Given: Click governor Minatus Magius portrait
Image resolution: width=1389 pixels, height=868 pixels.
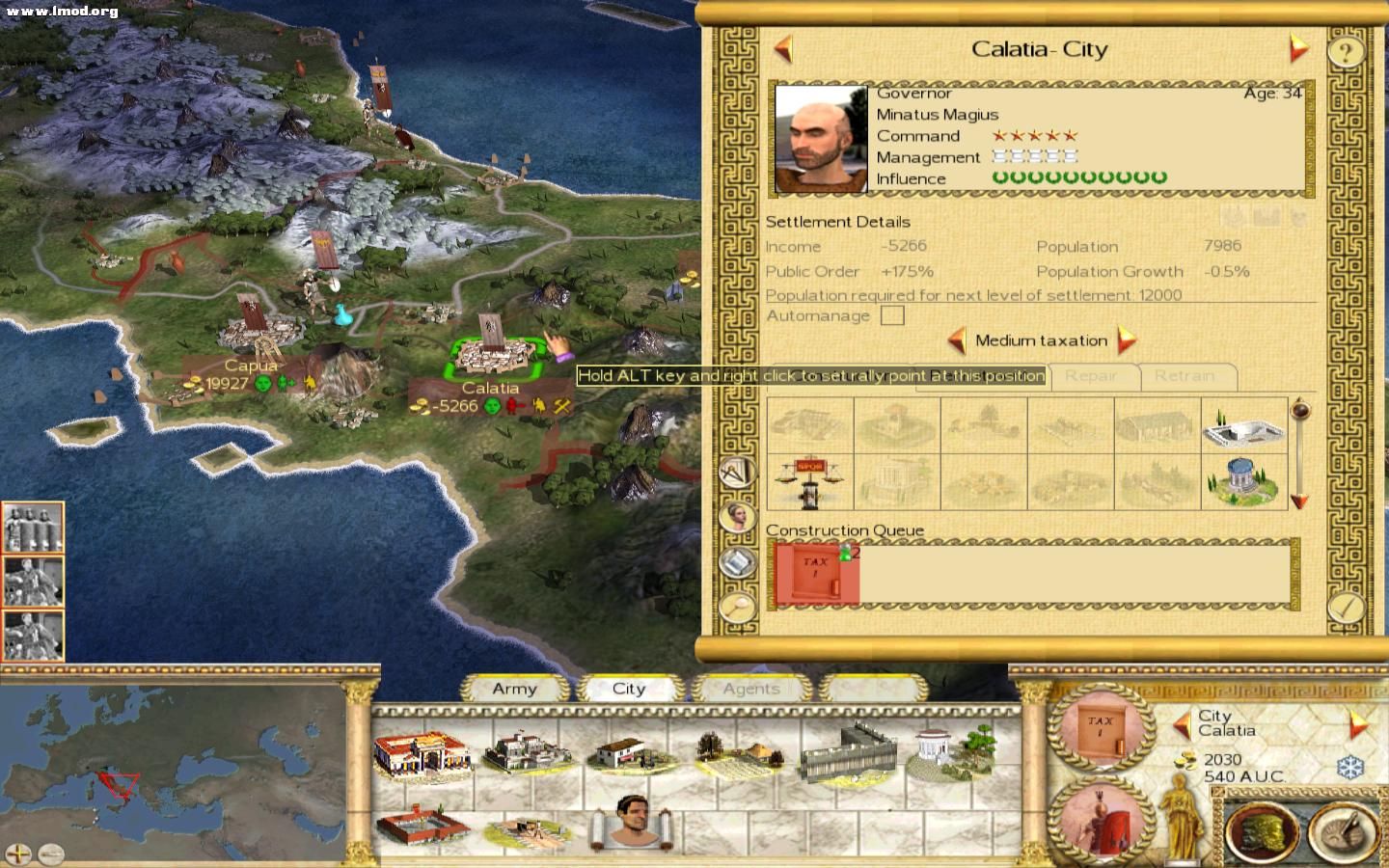Looking at the screenshot, I should pos(821,138).
